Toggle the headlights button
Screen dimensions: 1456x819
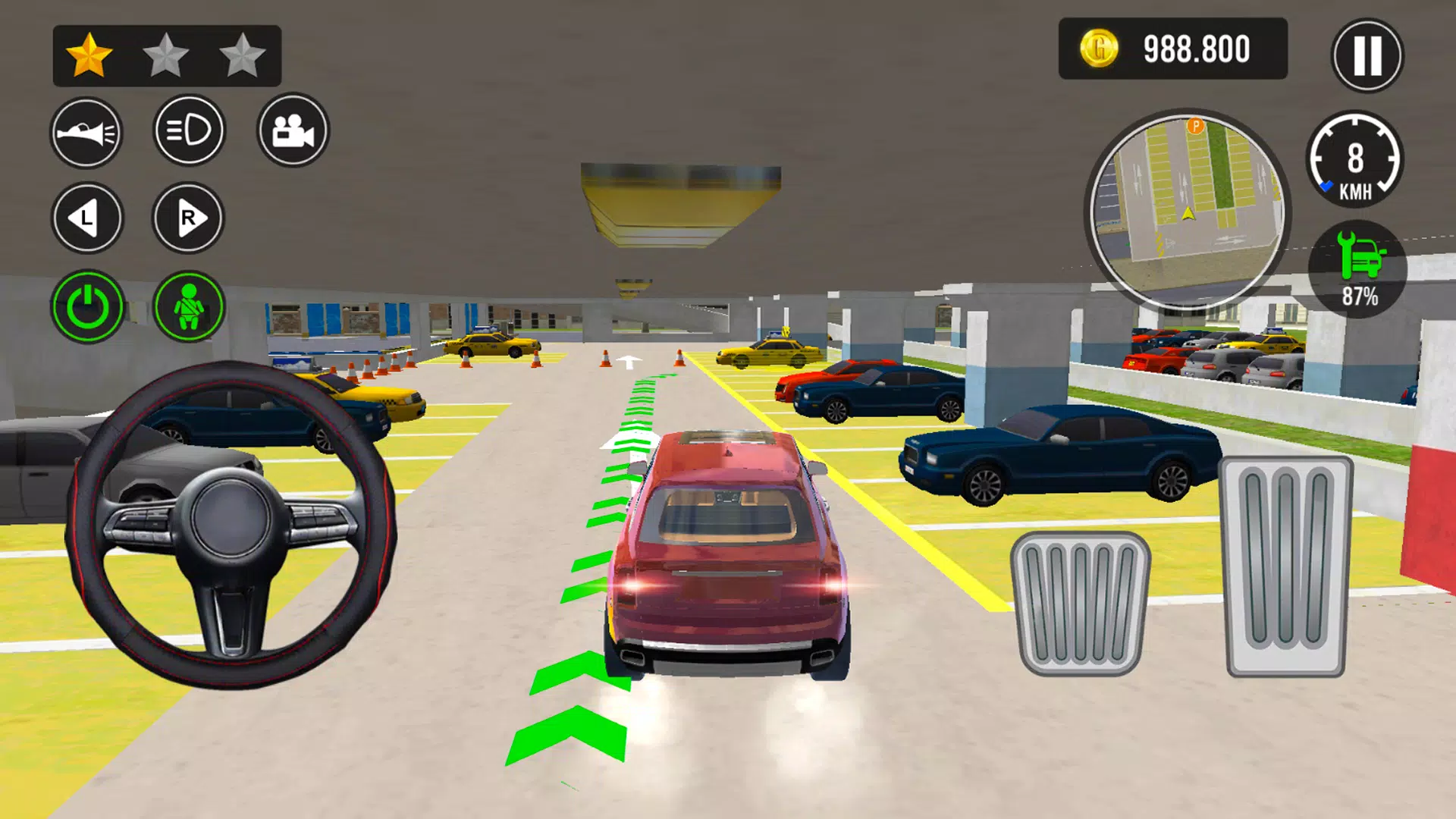(190, 130)
